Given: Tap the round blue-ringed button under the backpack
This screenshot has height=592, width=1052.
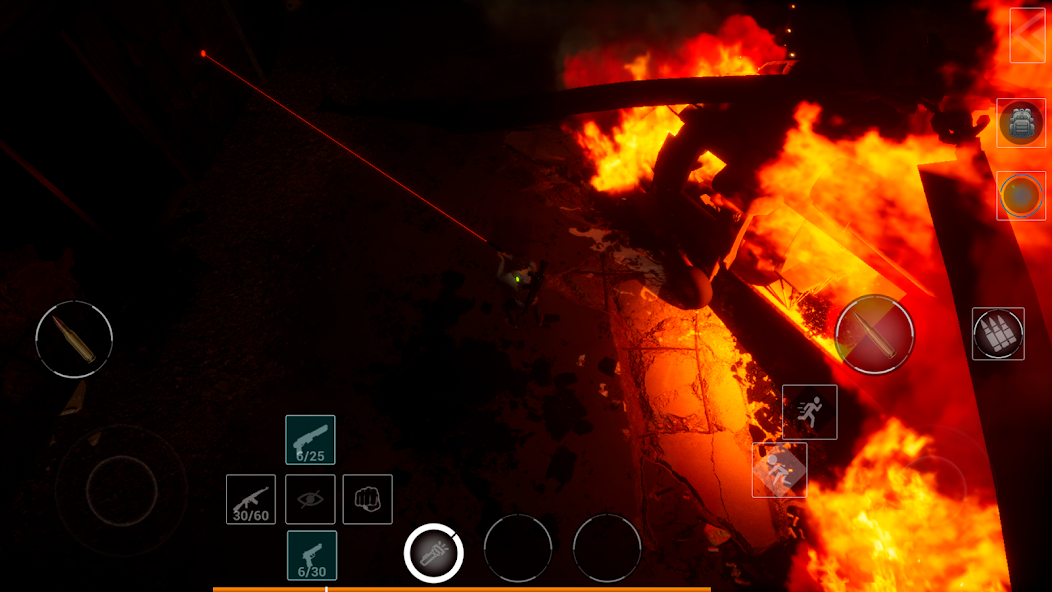Looking at the screenshot, I should coord(1021,196).
